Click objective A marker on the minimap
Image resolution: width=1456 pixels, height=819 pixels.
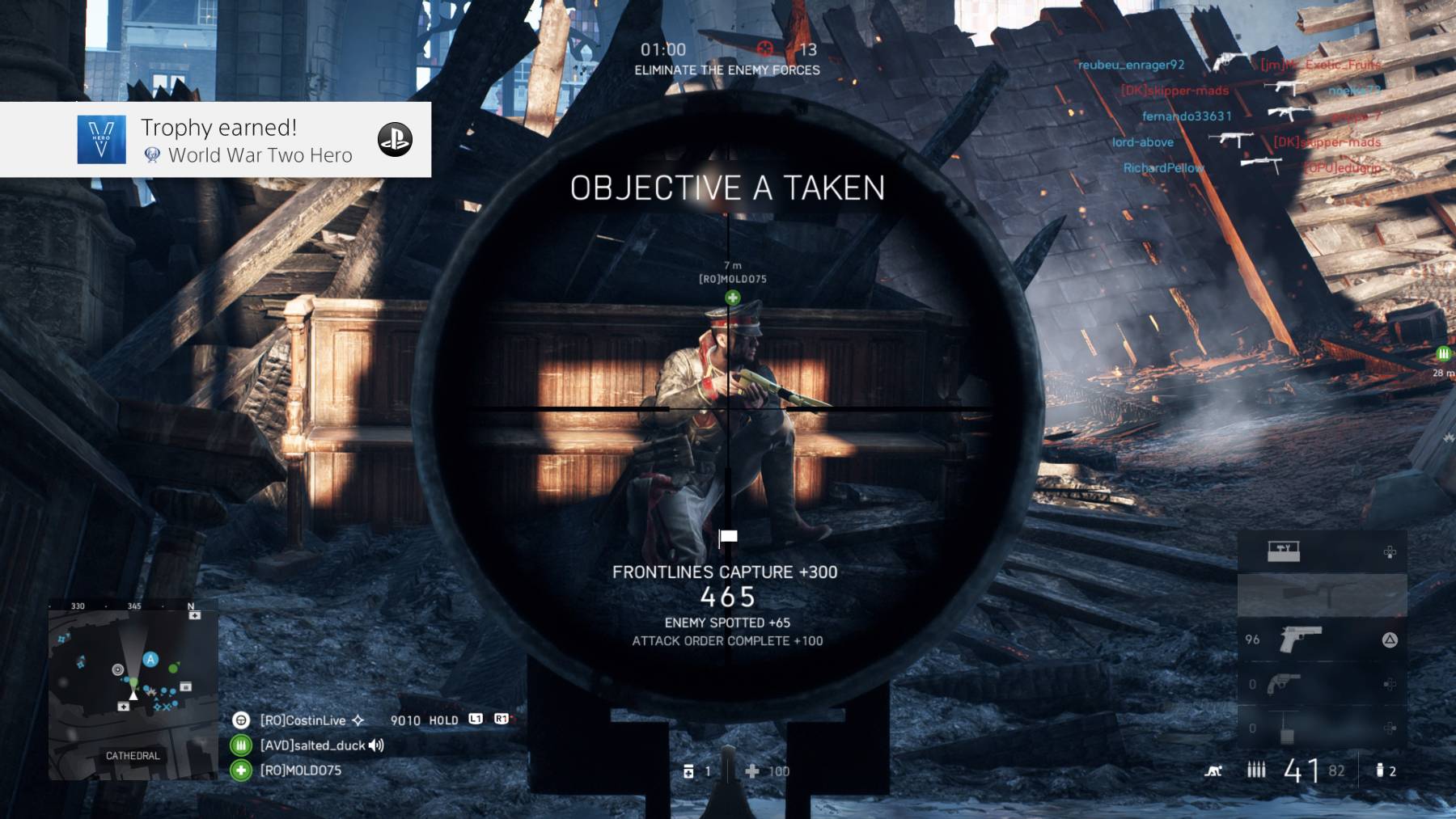click(x=150, y=660)
